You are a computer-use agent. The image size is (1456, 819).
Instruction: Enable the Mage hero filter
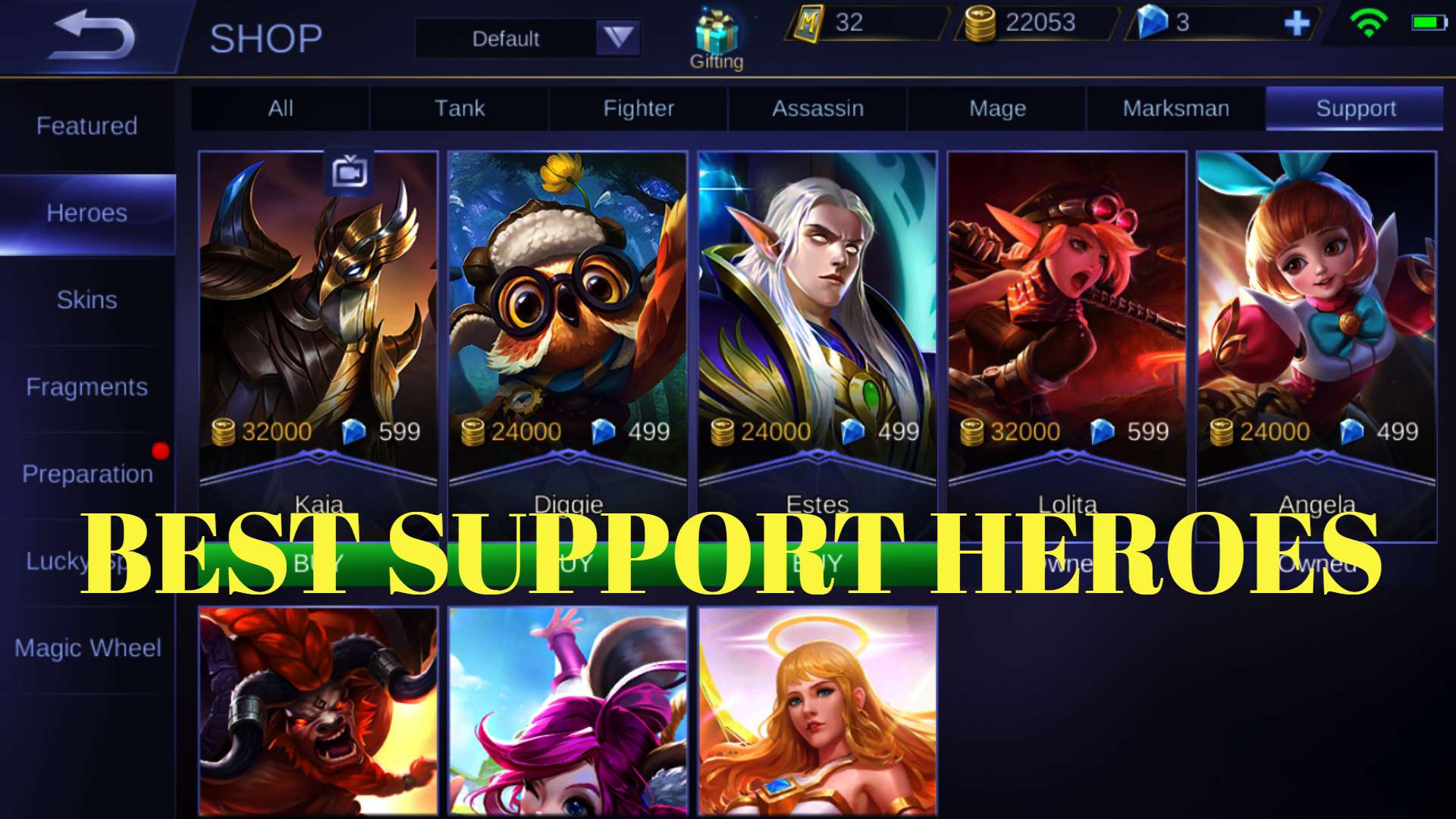[x=996, y=108]
